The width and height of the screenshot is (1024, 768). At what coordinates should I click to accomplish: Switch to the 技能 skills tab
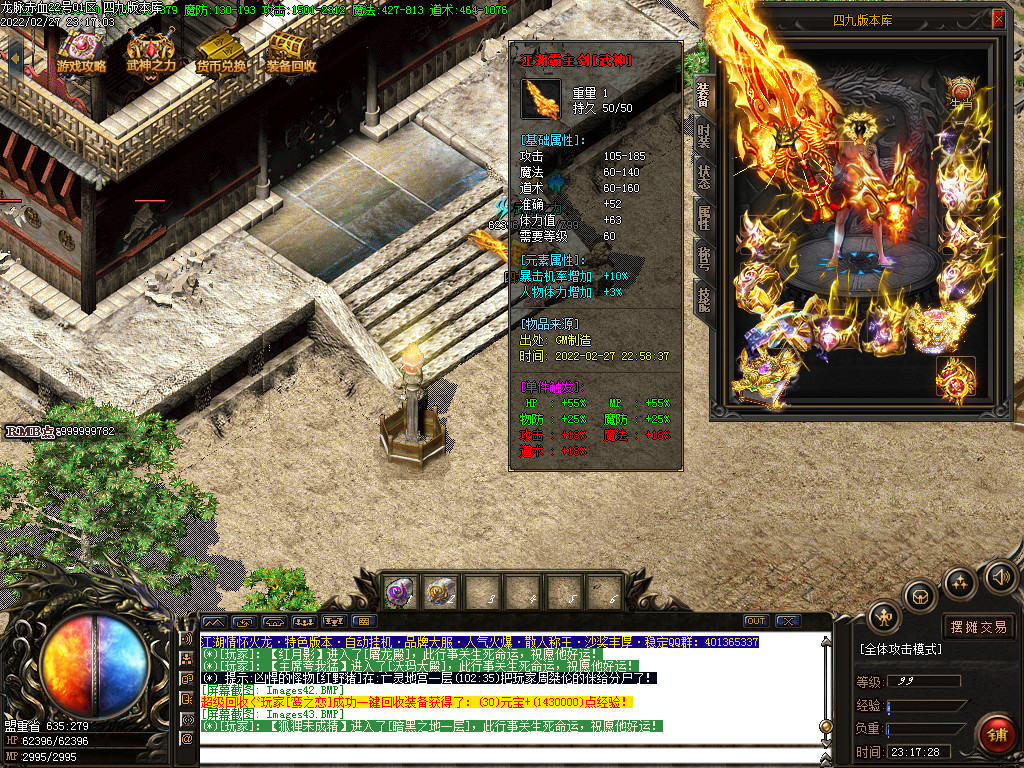(704, 297)
